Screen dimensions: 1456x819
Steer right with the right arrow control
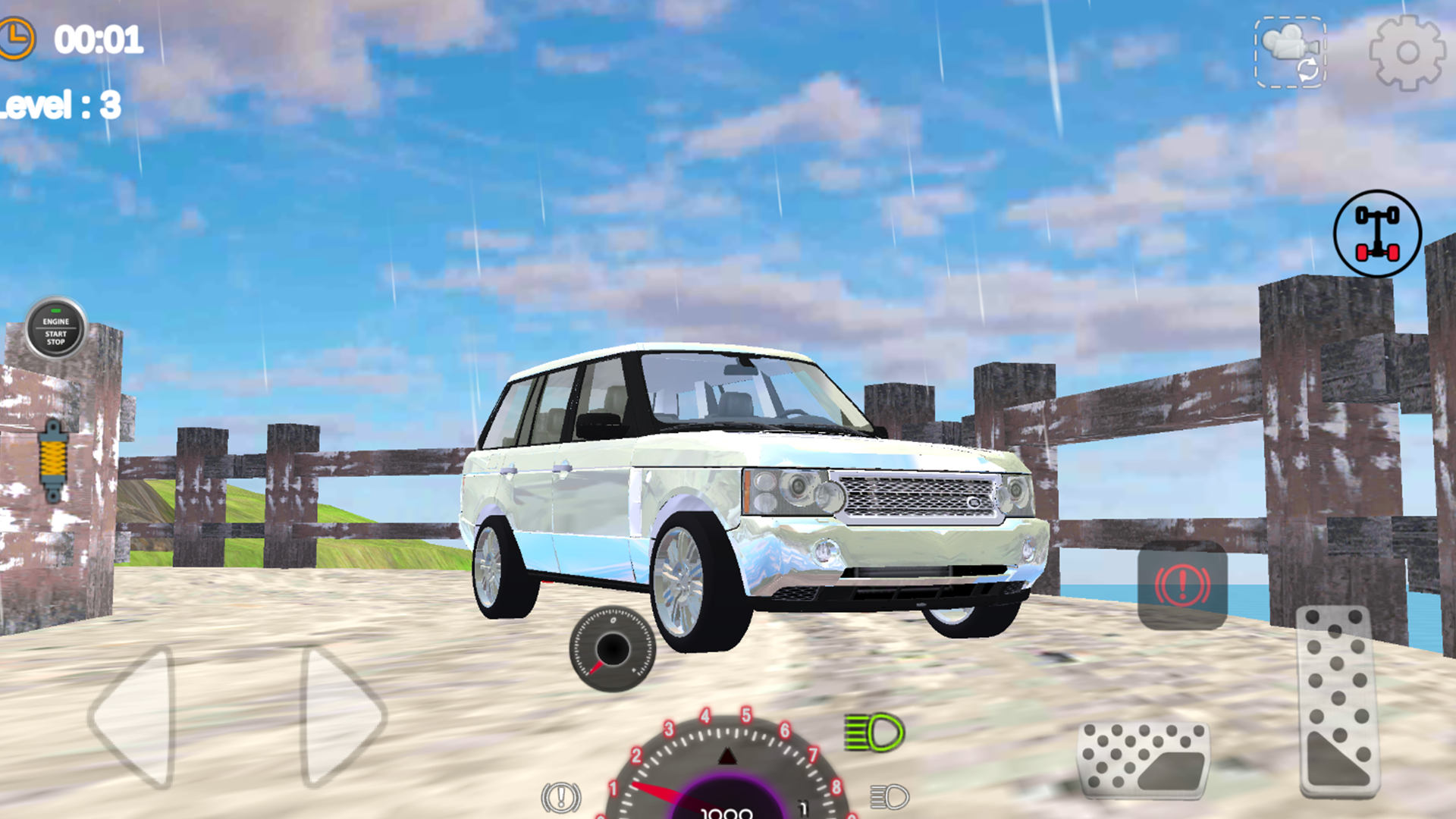pyautogui.click(x=334, y=717)
